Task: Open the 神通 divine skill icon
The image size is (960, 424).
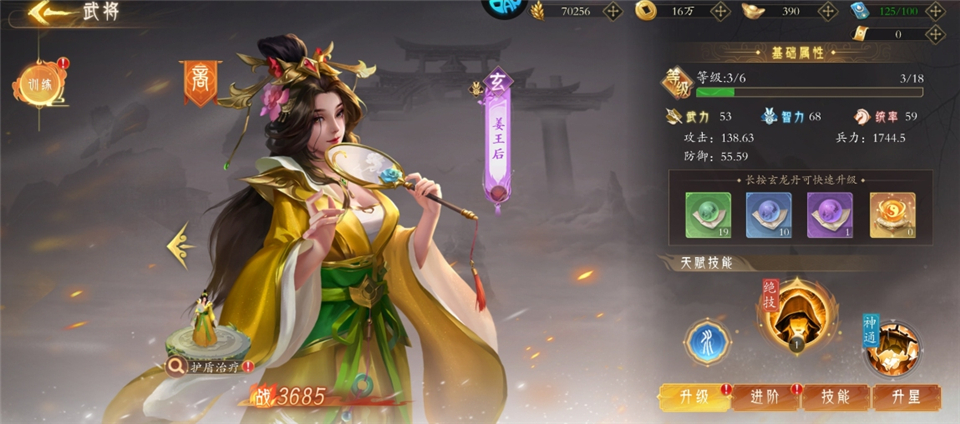Action: pos(890,348)
